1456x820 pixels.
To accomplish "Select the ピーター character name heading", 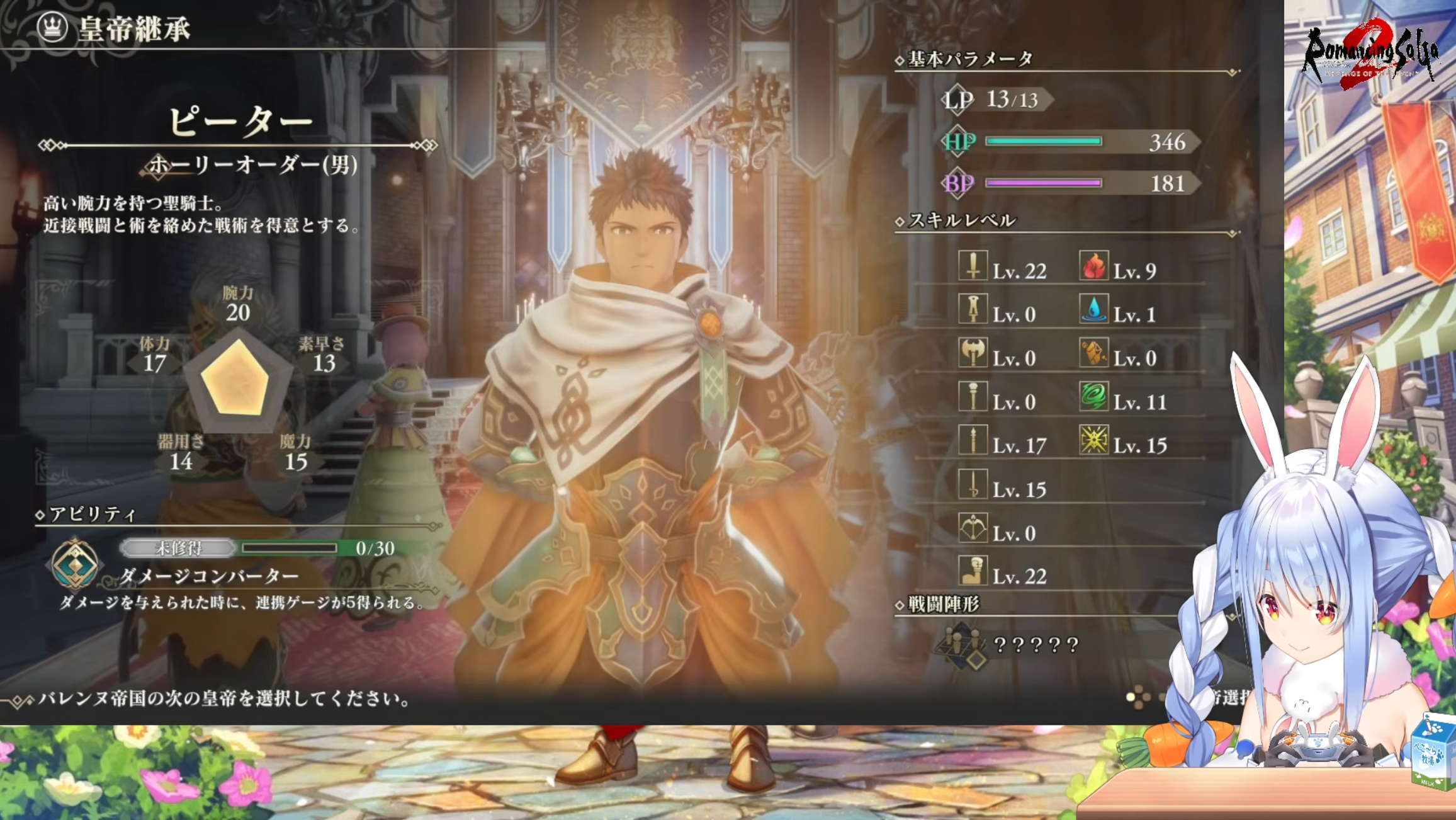I will point(240,122).
